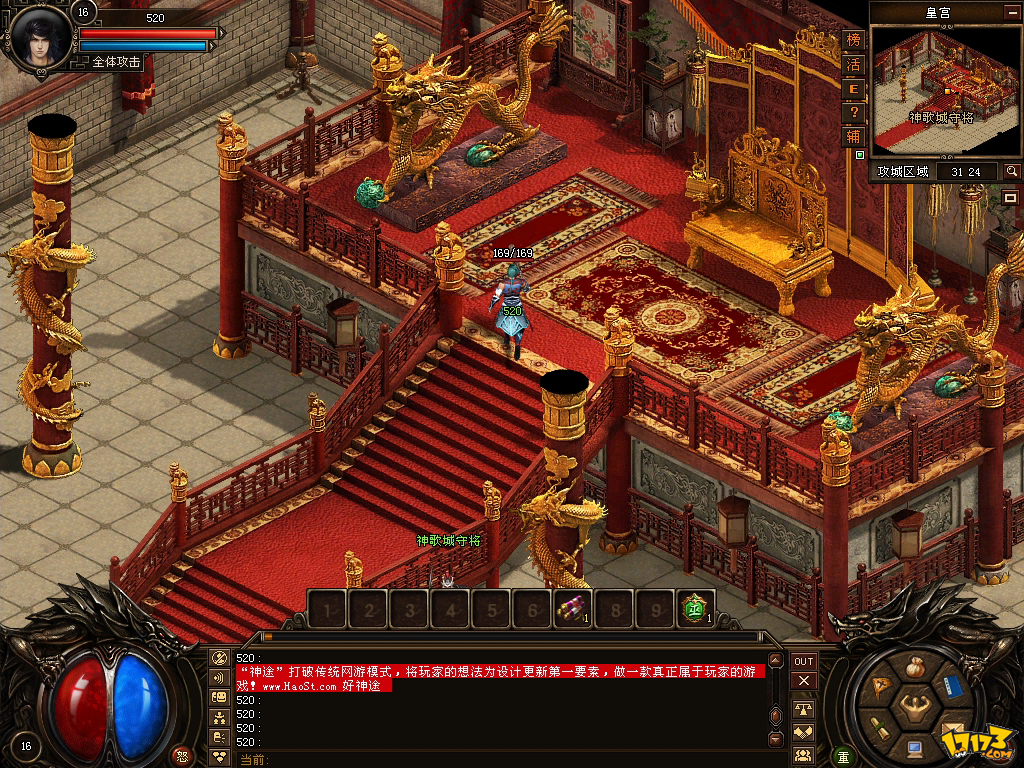Screen dimensions: 1024x768
Task: Click the 全体攻击 attack mode label
Action: point(116,62)
